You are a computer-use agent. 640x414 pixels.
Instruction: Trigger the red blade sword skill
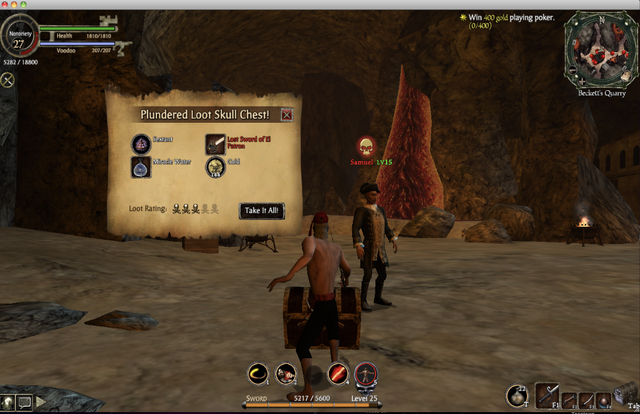pyautogui.click(x=338, y=373)
